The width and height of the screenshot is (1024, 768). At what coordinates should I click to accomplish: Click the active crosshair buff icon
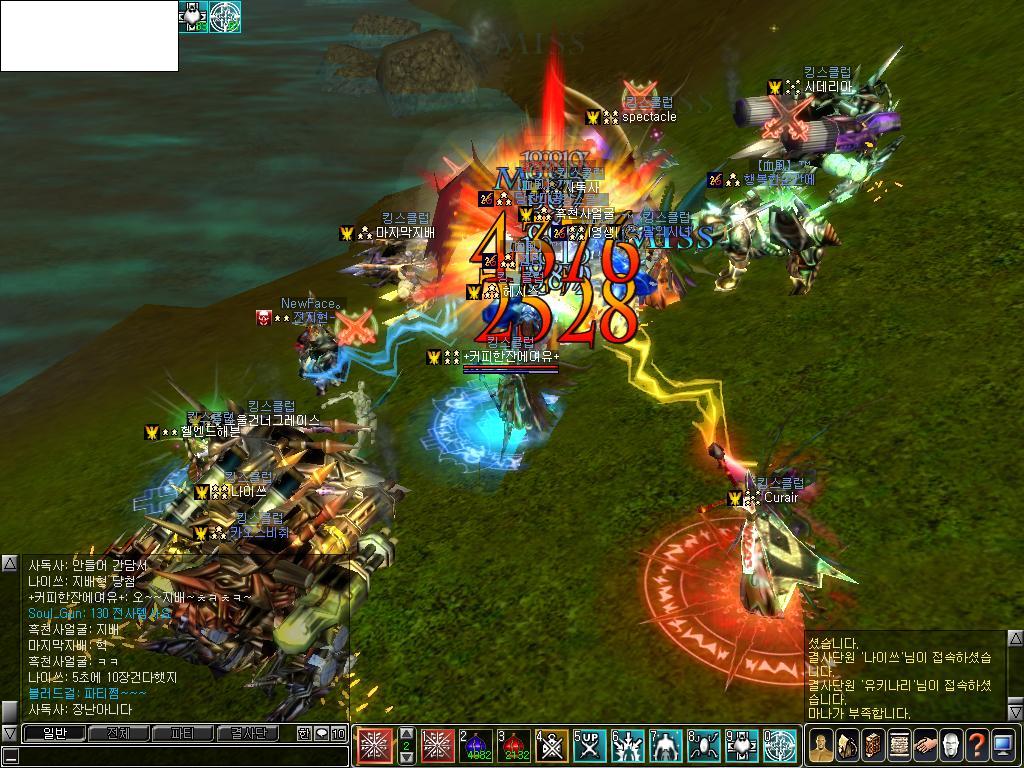click(x=225, y=17)
